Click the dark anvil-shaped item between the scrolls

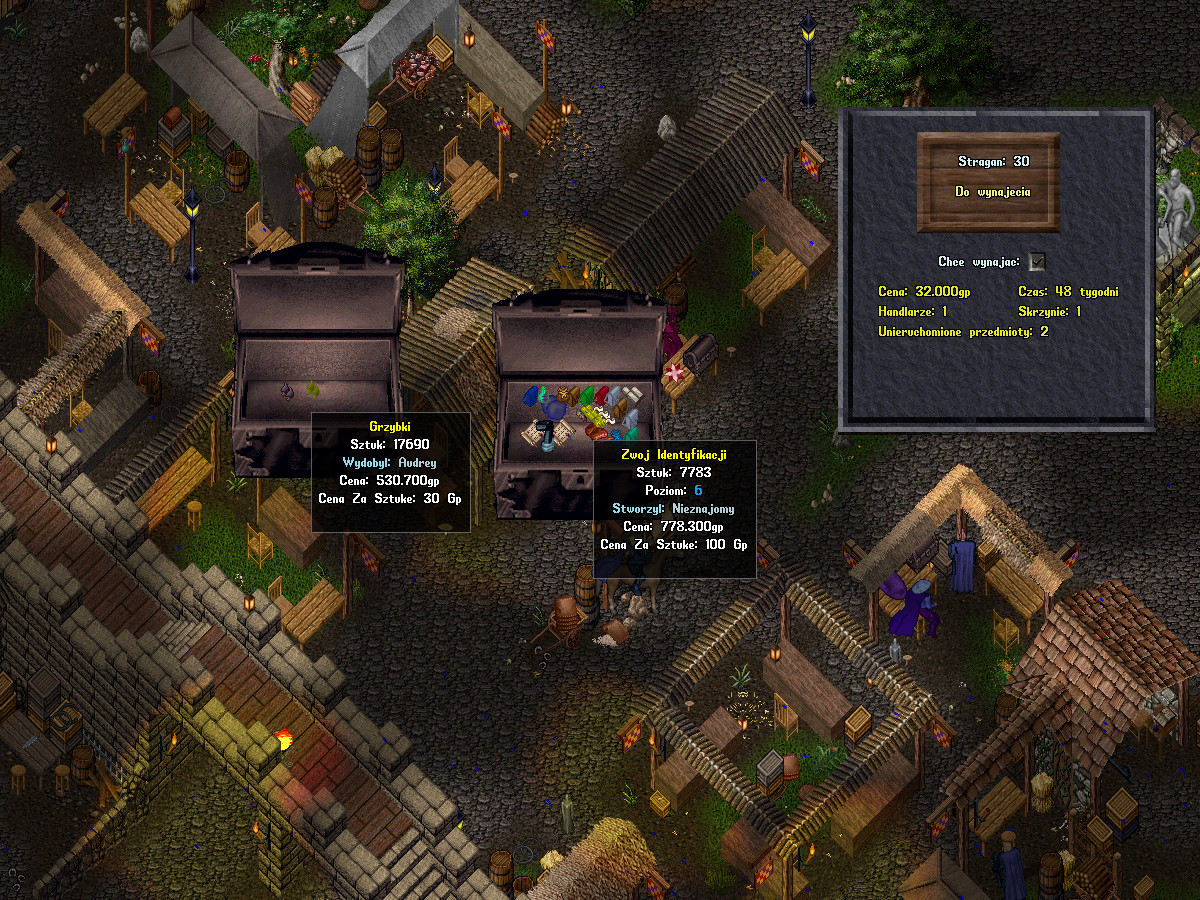[x=546, y=432]
